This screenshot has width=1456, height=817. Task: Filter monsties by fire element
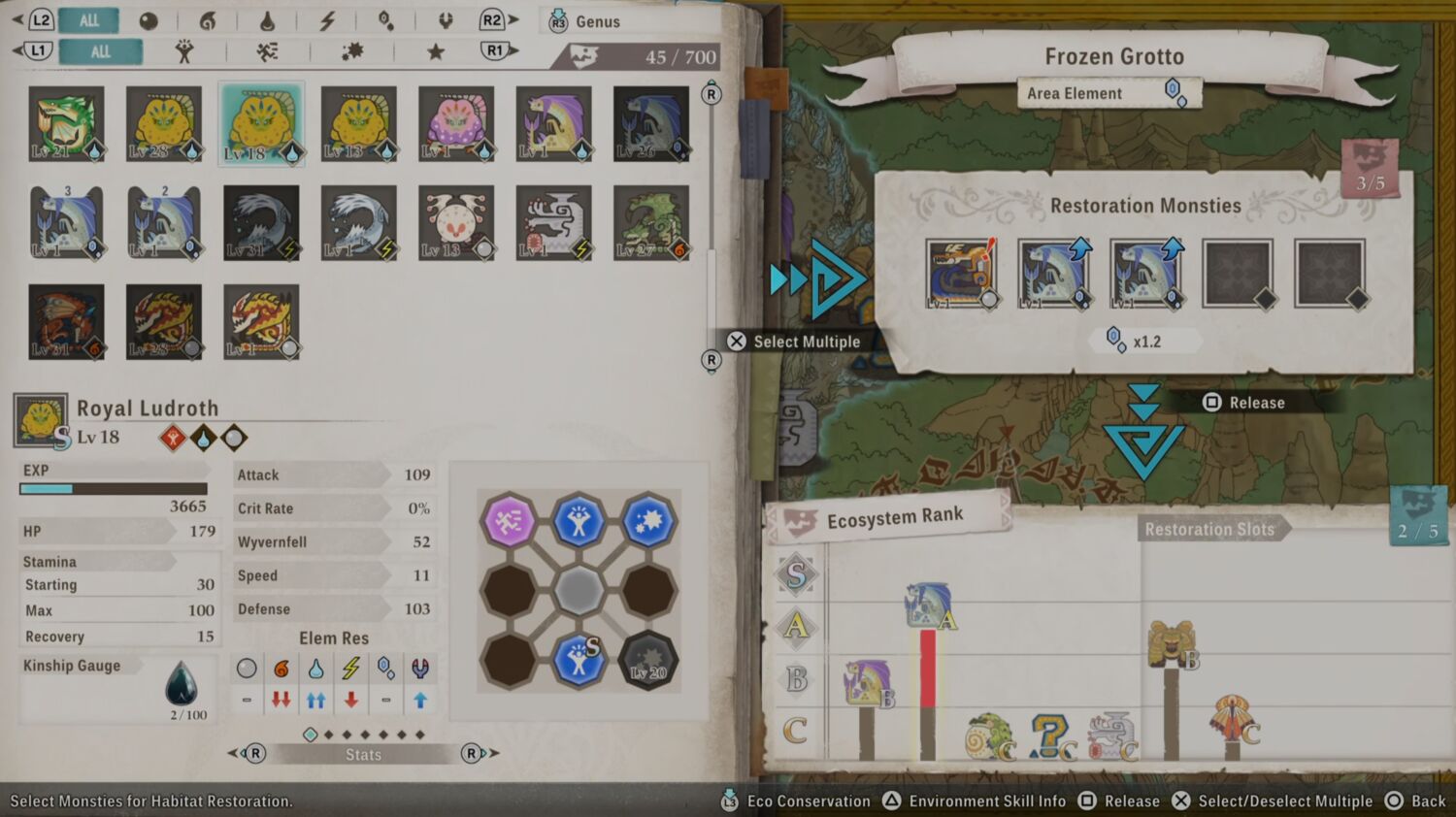tap(207, 20)
